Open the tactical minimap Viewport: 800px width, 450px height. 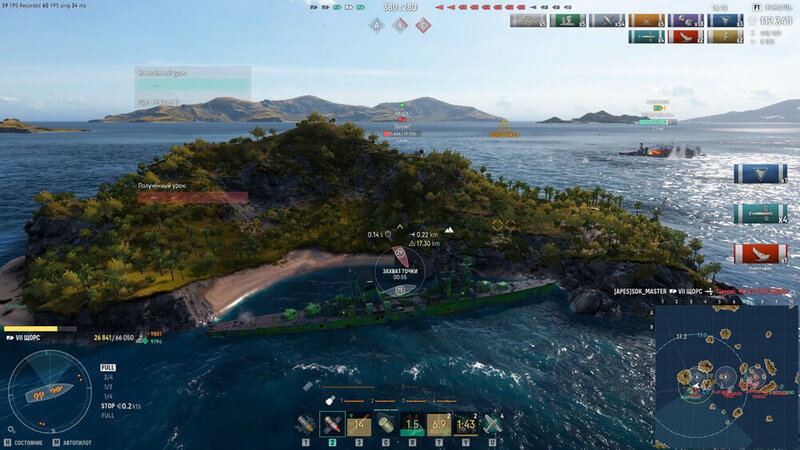pyautogui.click(x=726, y=377)
